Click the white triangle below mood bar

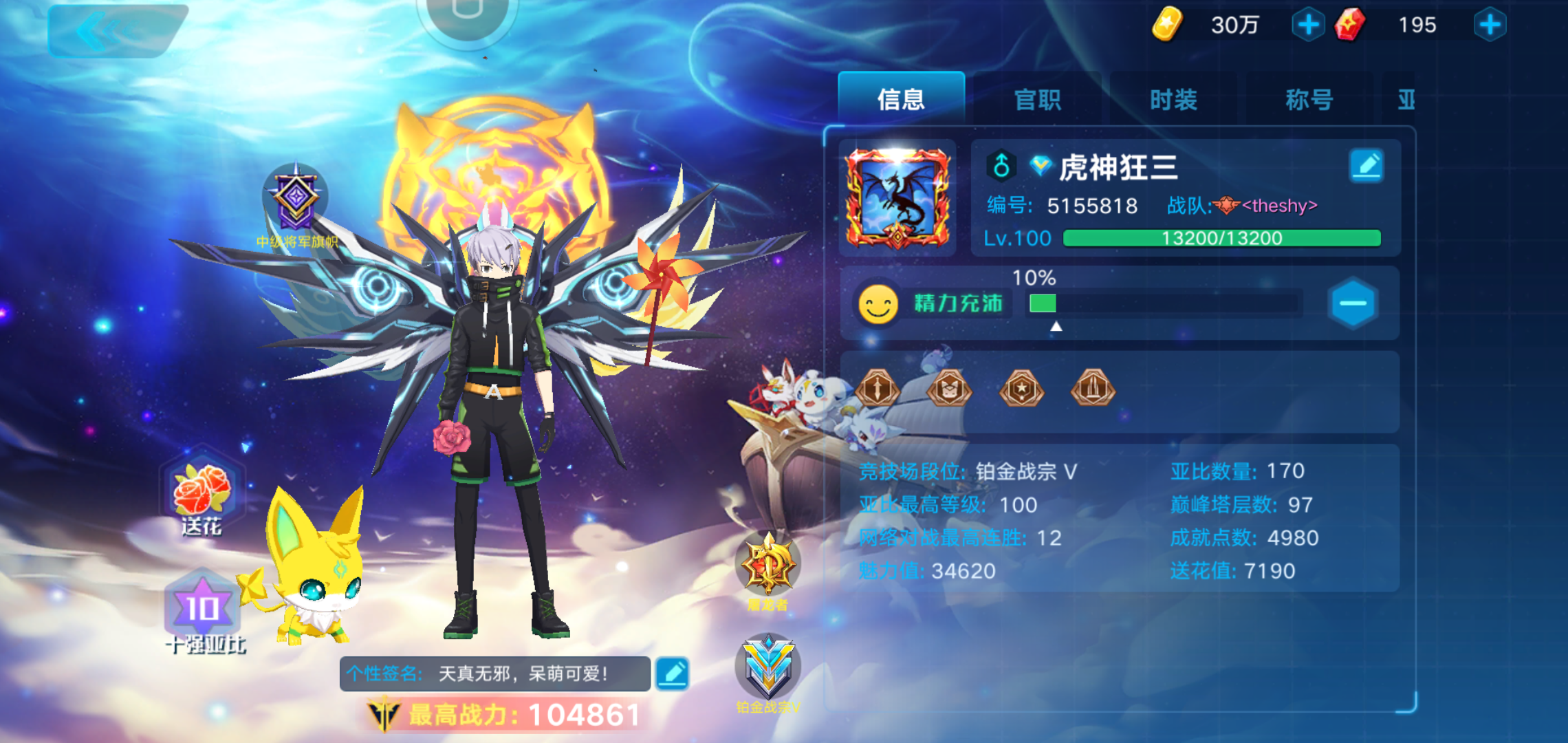1054,329
